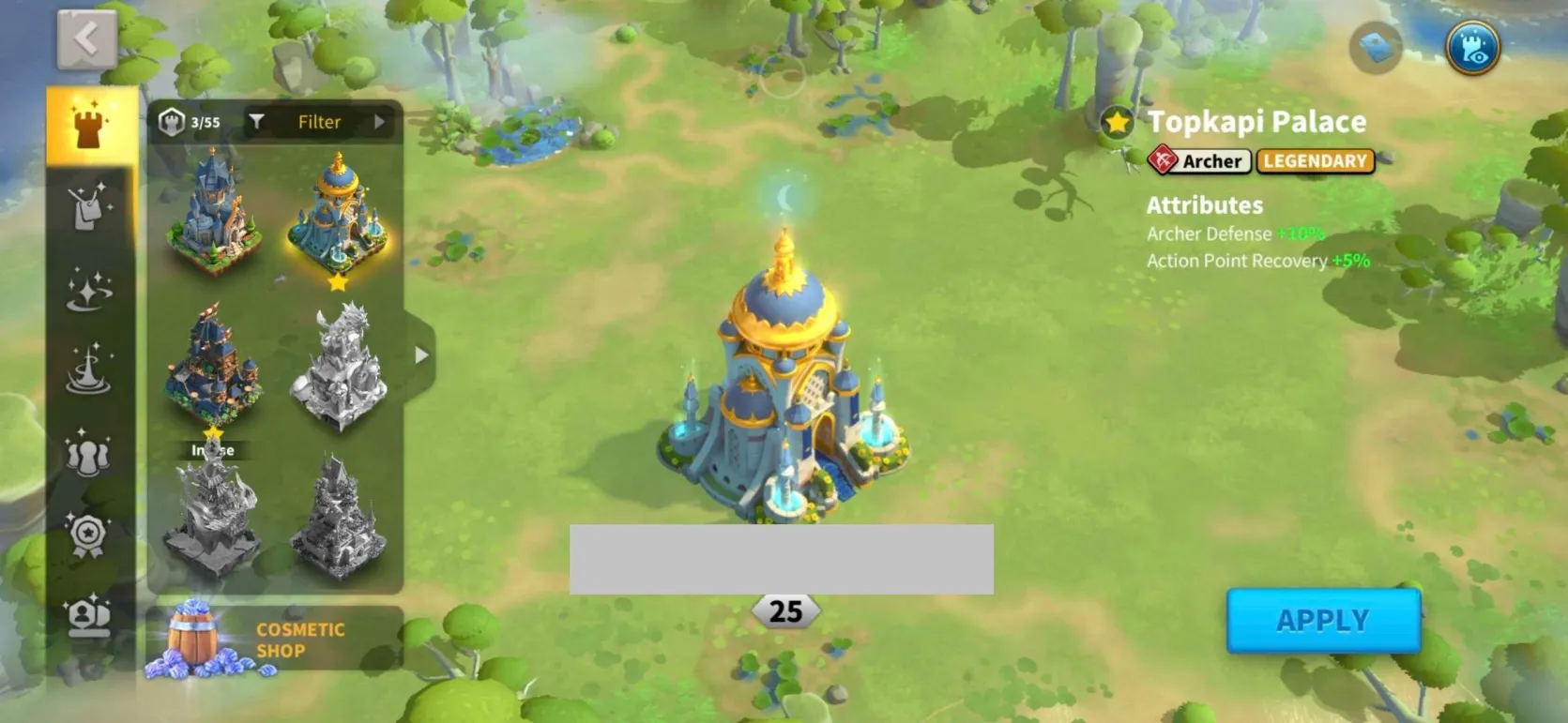Open the fountain splash effects tab
This screenshot has height=723, width=1568.
(89, 369)
